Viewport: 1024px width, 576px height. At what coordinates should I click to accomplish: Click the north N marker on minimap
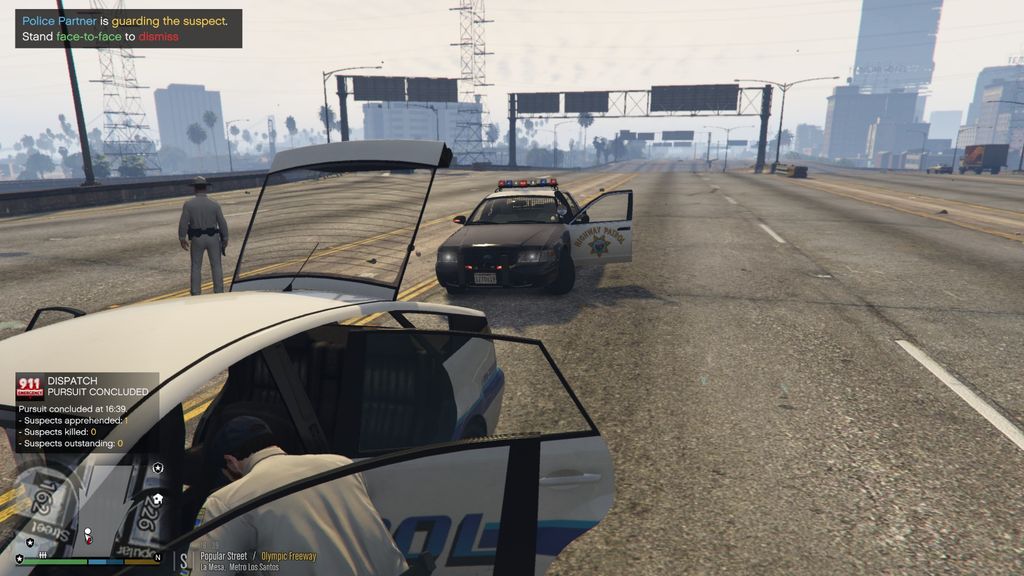pos(158,558)
